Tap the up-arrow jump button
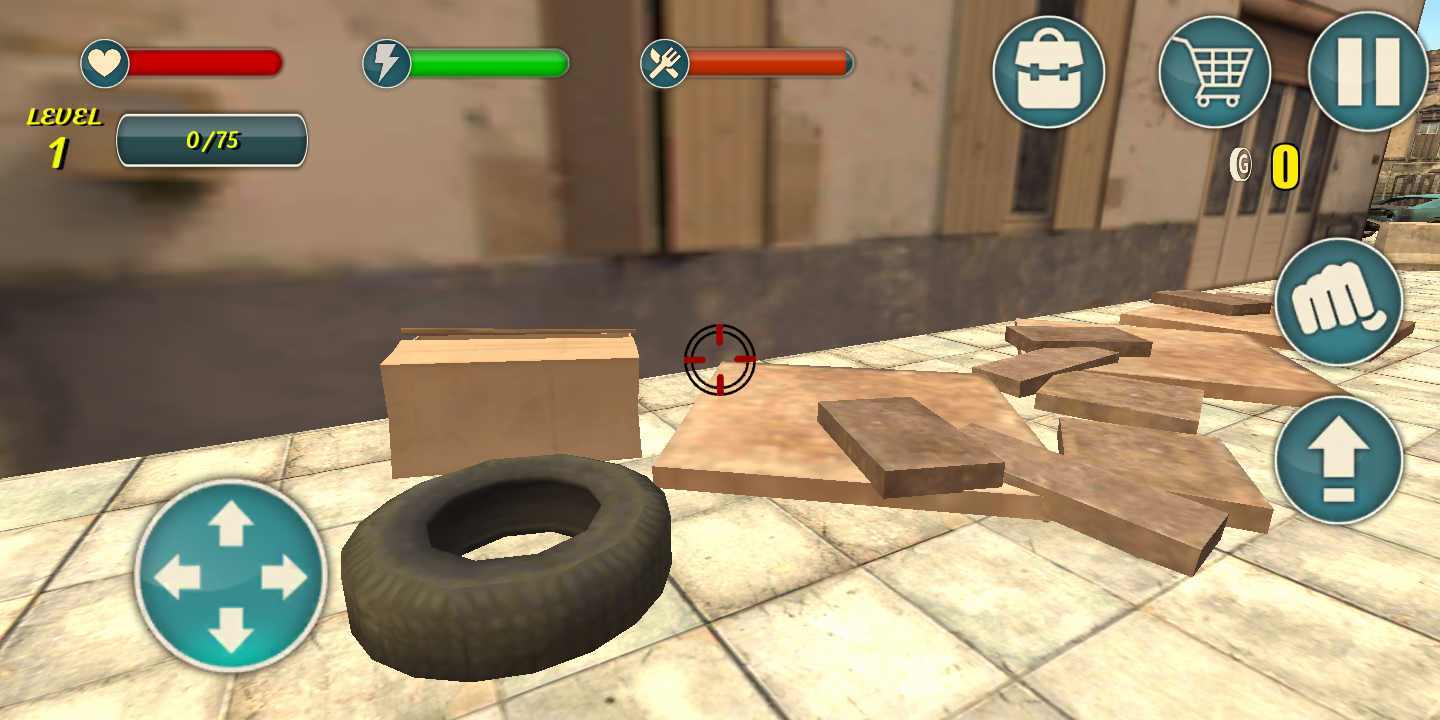Image resolution: width=1440 pixels, height=720 pixels. click(x=1339, y=460)
